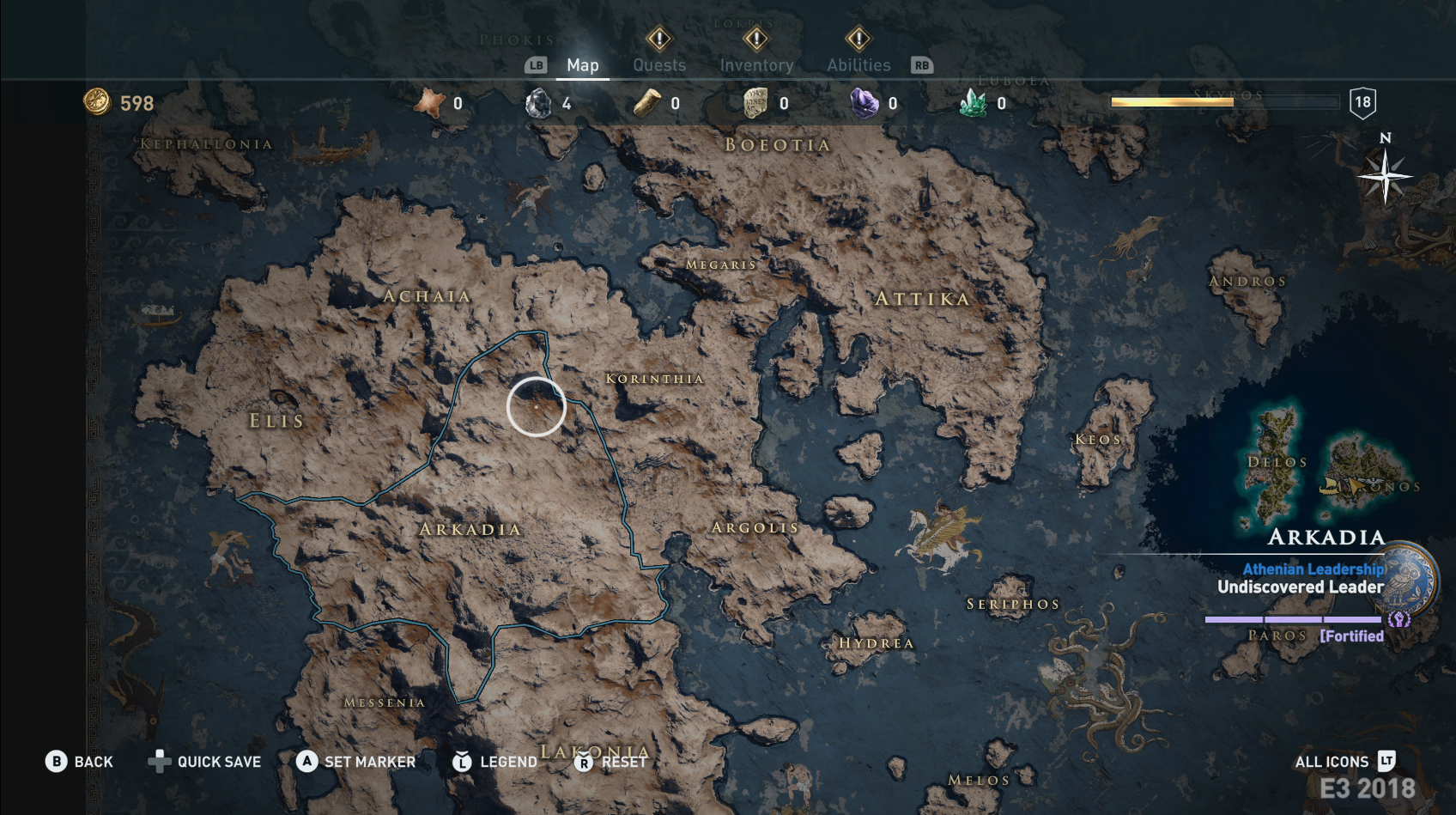Click the precious gems resource icon
Screen dimensions: 1456x815
[x=864, y=101]
